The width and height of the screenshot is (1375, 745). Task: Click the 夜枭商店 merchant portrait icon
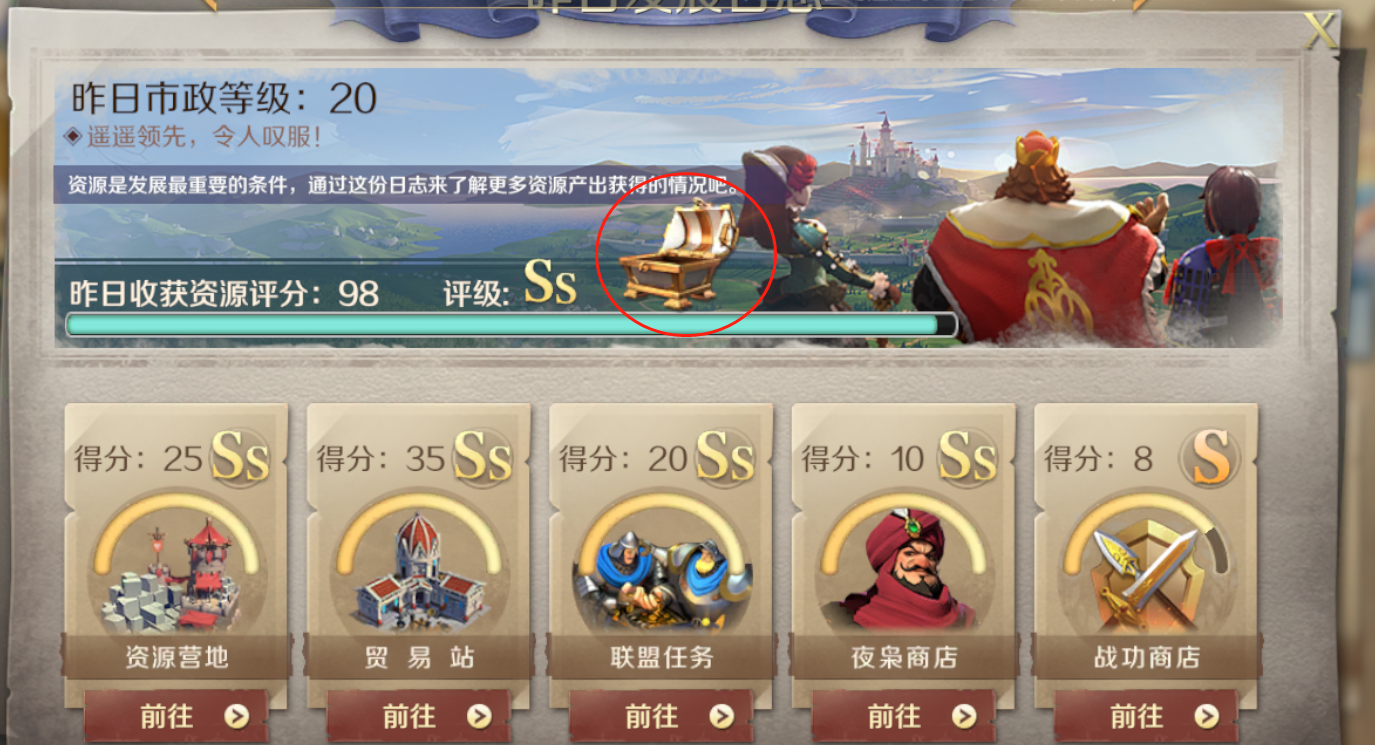[902, 568]
